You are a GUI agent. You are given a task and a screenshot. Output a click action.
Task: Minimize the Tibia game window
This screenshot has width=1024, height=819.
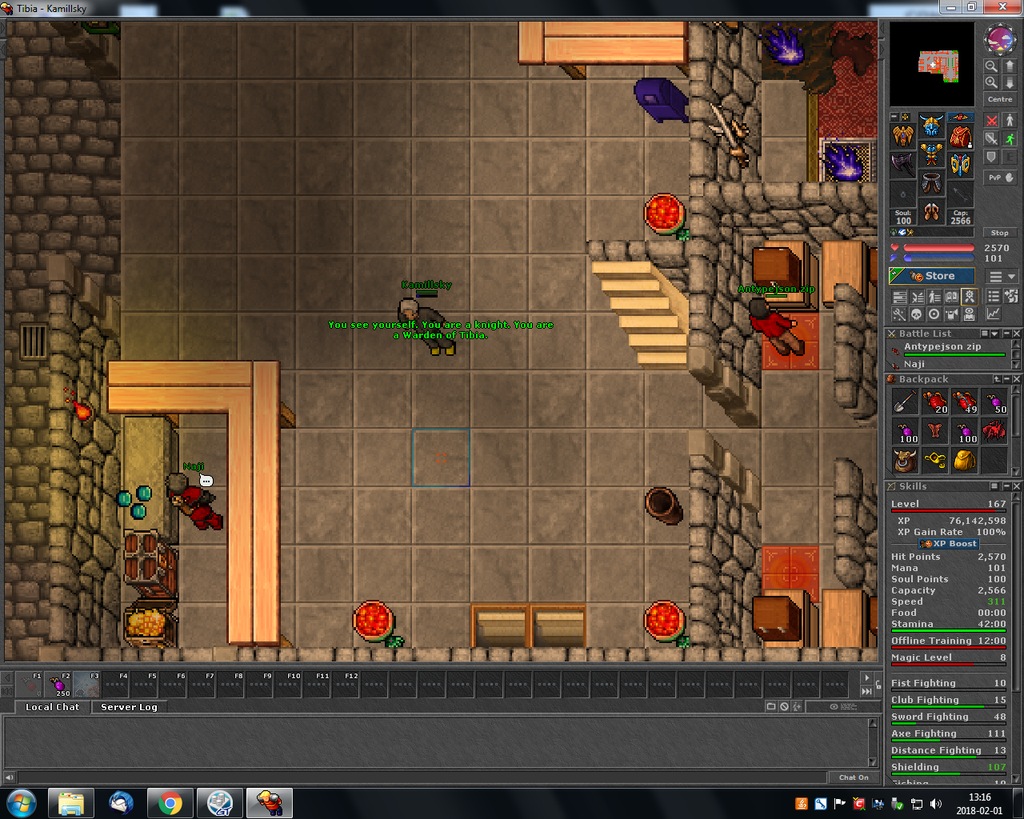pyautogui.click(x=947, y=7)
